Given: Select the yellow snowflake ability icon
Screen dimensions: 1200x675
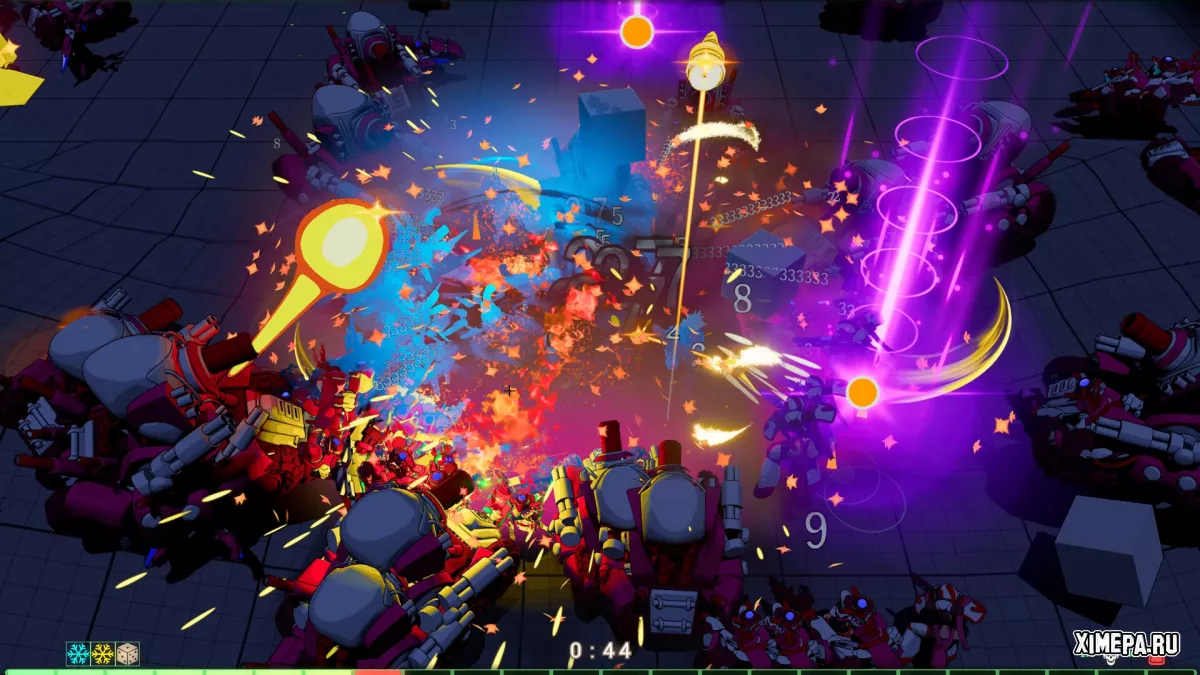Looking at the screenshot, I should pyautogui.click(x=103, y=654).
